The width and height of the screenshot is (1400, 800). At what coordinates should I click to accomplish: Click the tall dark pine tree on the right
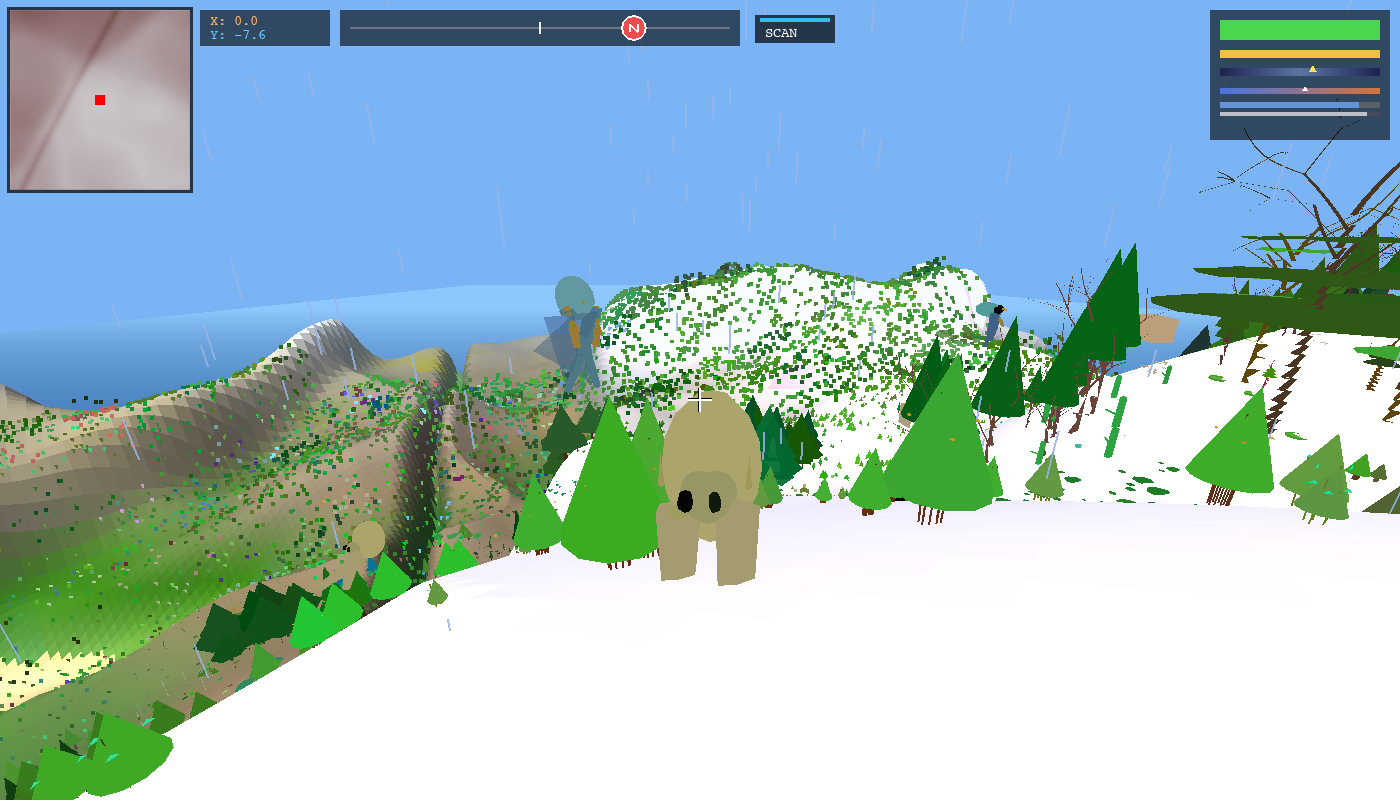(x=1113, y=320)
